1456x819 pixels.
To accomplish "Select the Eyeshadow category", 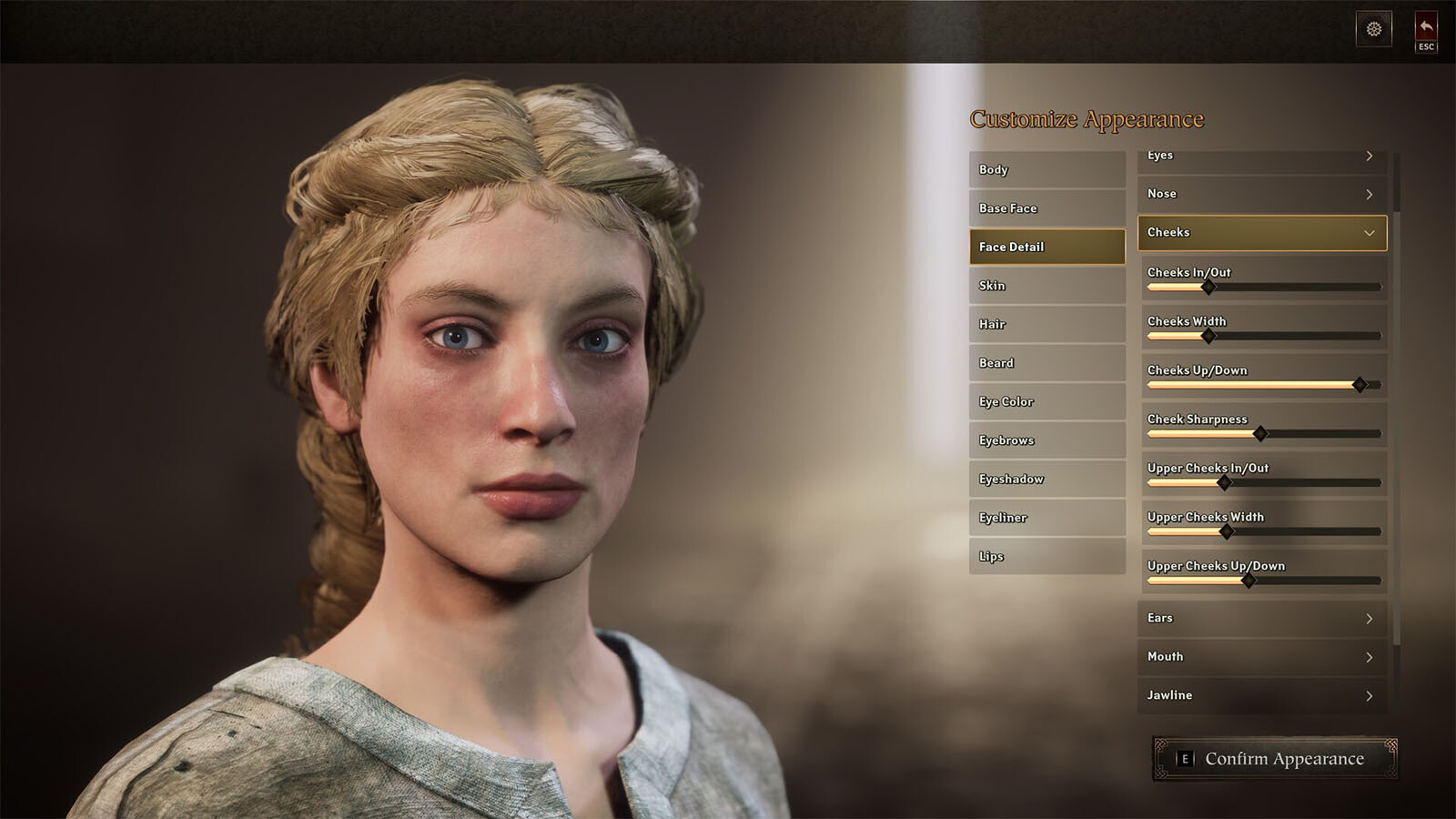I will click(x=1046, y=479).
